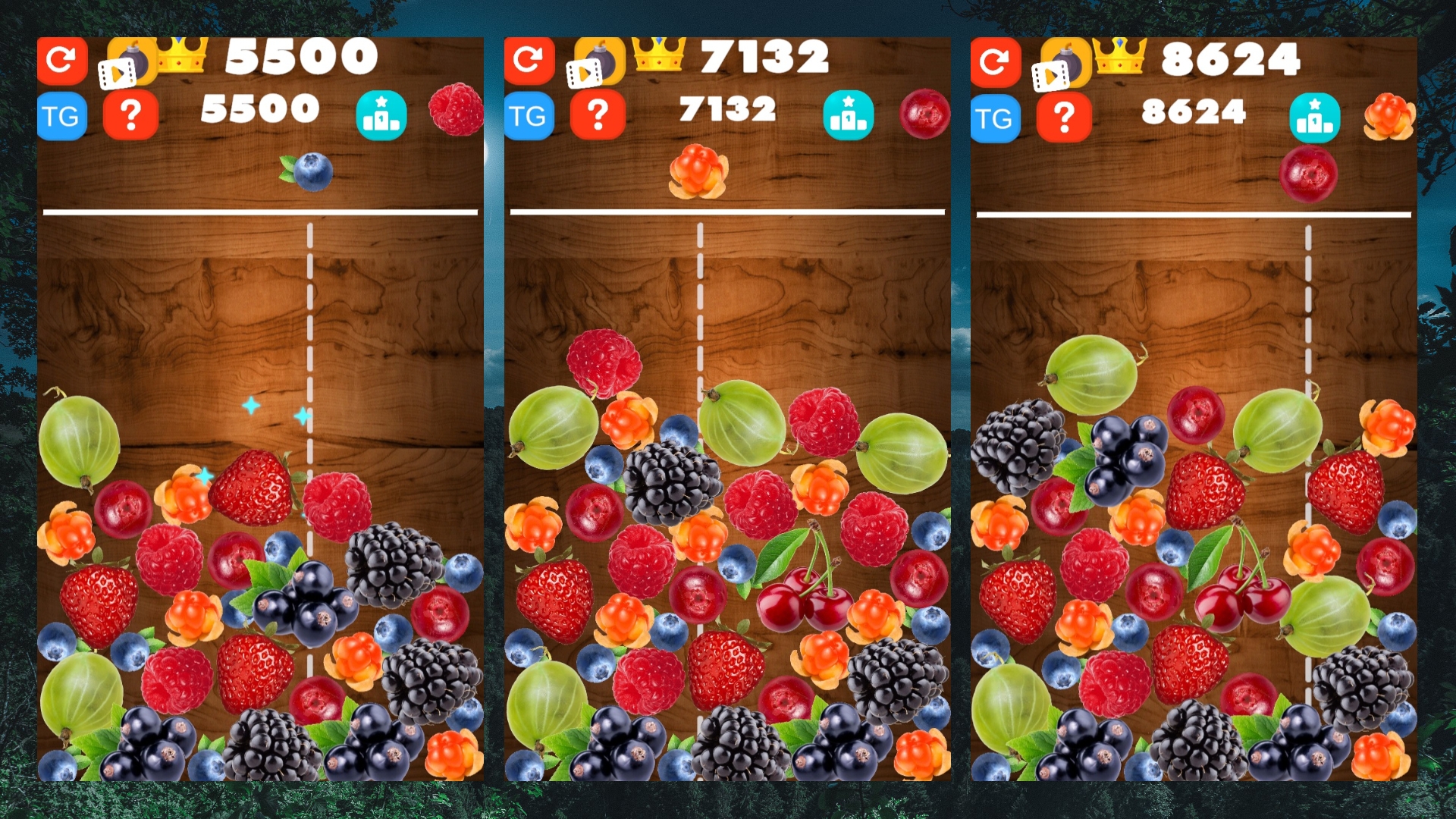
Task: Click the help question mark in the first panel
Action: 132,115
